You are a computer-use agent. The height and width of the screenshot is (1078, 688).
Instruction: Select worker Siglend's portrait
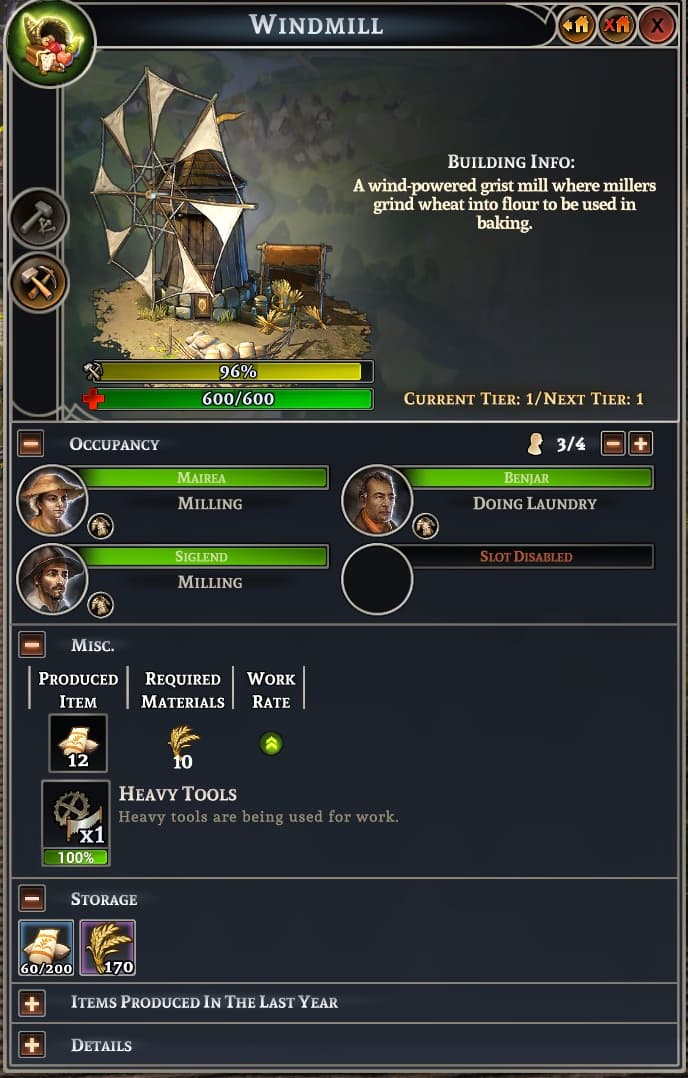pos(52,579)
